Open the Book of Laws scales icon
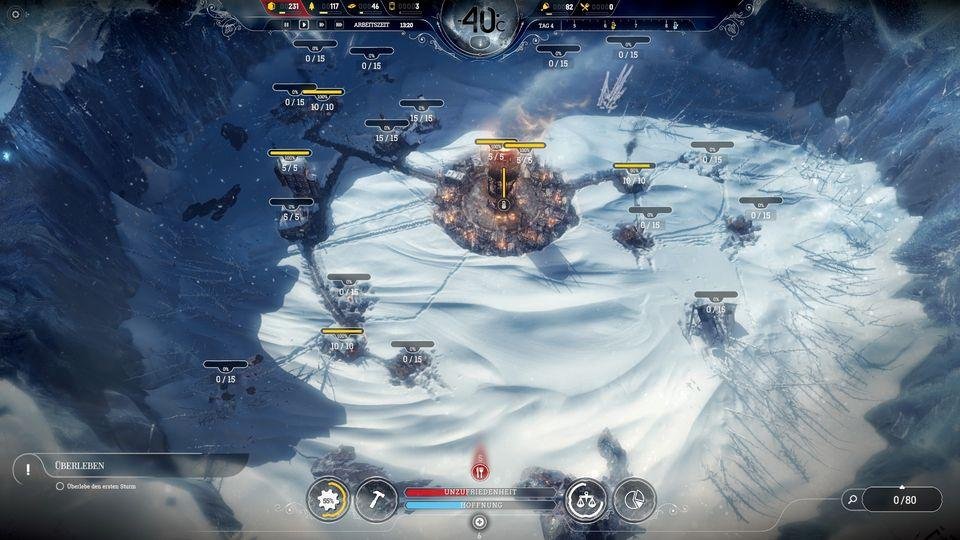960x540 pixels. [x=586, y=499]
